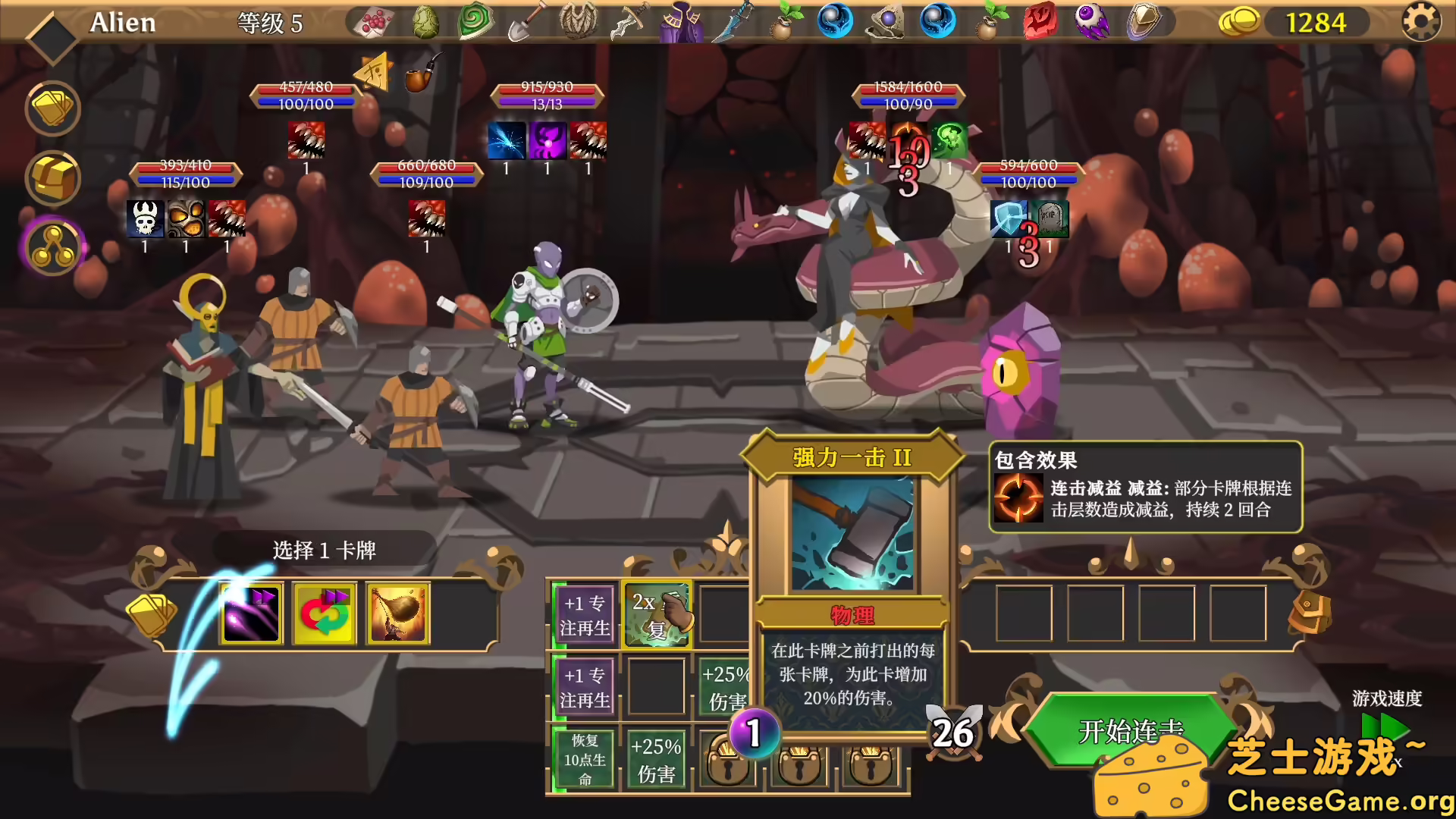1456x819 pixels.
Task: Pick the green recycle card from the hand
Action: 324,613
